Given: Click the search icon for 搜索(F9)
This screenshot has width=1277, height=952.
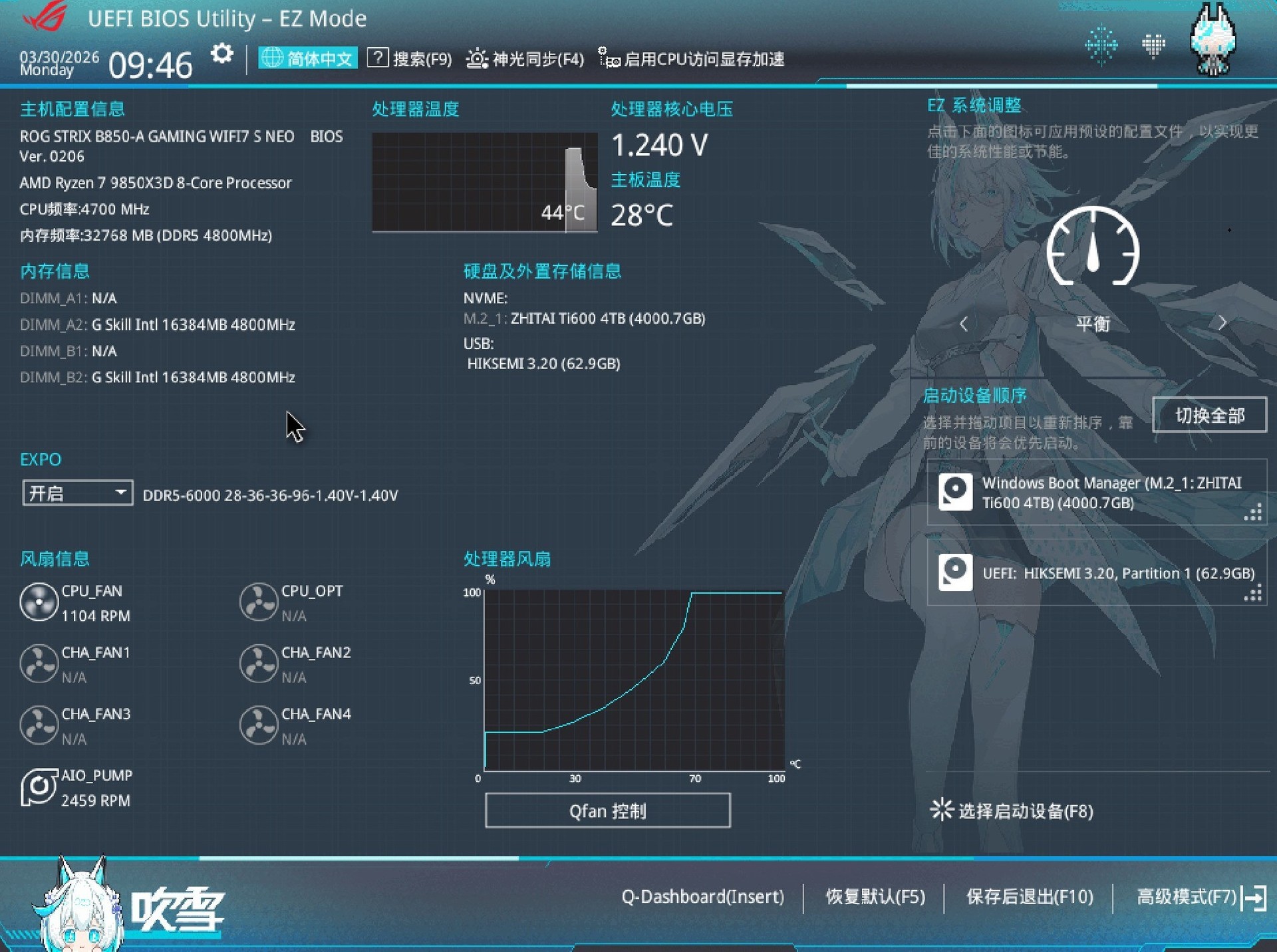Looking at the screenshot, I should point(378,59).
